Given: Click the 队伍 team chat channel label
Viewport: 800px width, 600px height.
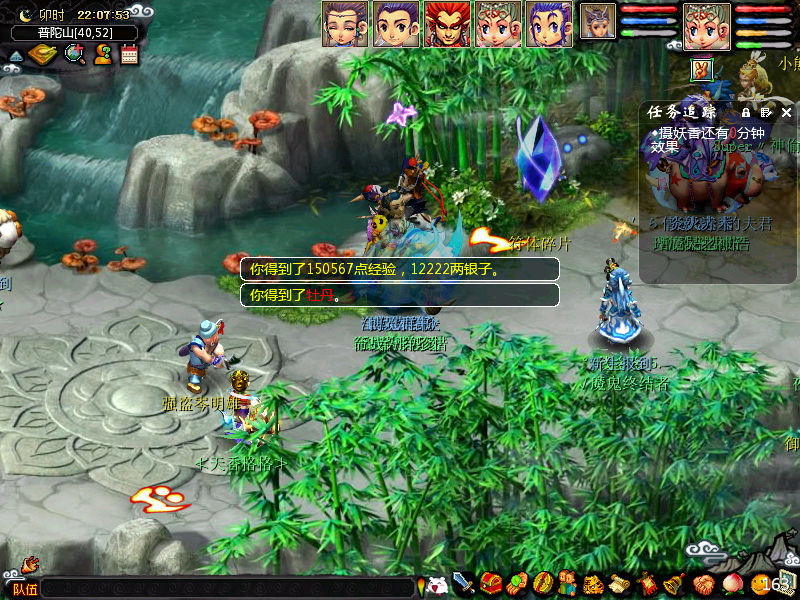Looking at the screenshot, I should coord(25,589).
